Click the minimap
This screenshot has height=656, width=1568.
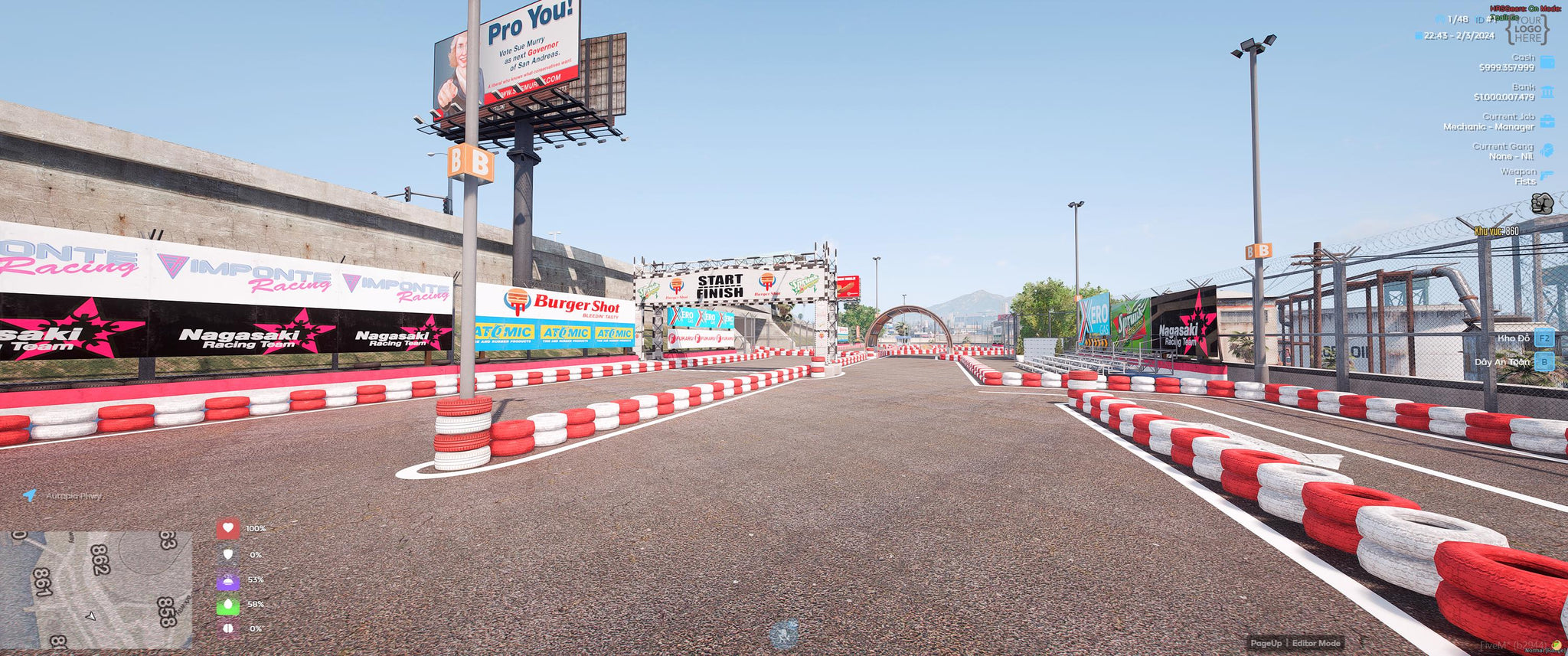[x=96, y=589]
